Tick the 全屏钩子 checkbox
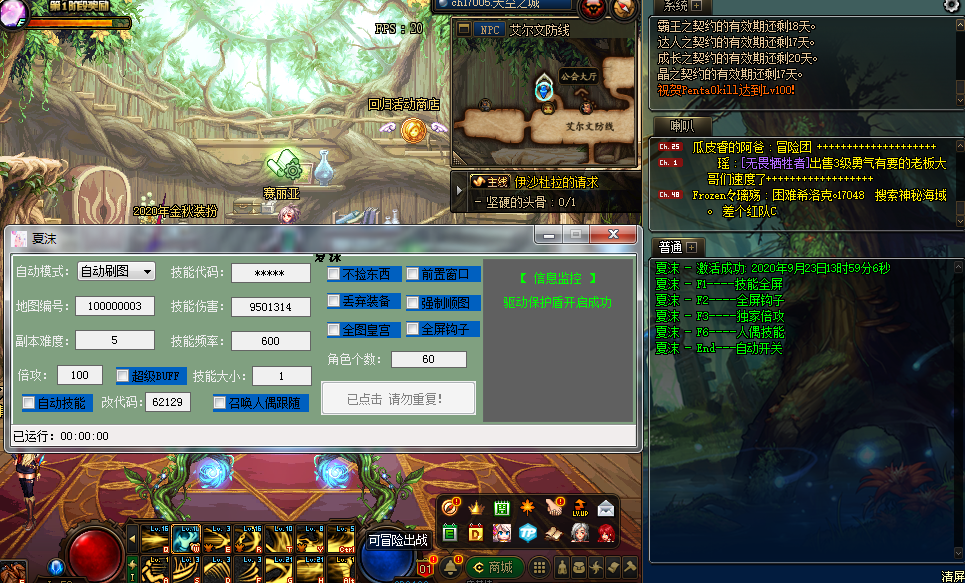 [x=413, y=329]
